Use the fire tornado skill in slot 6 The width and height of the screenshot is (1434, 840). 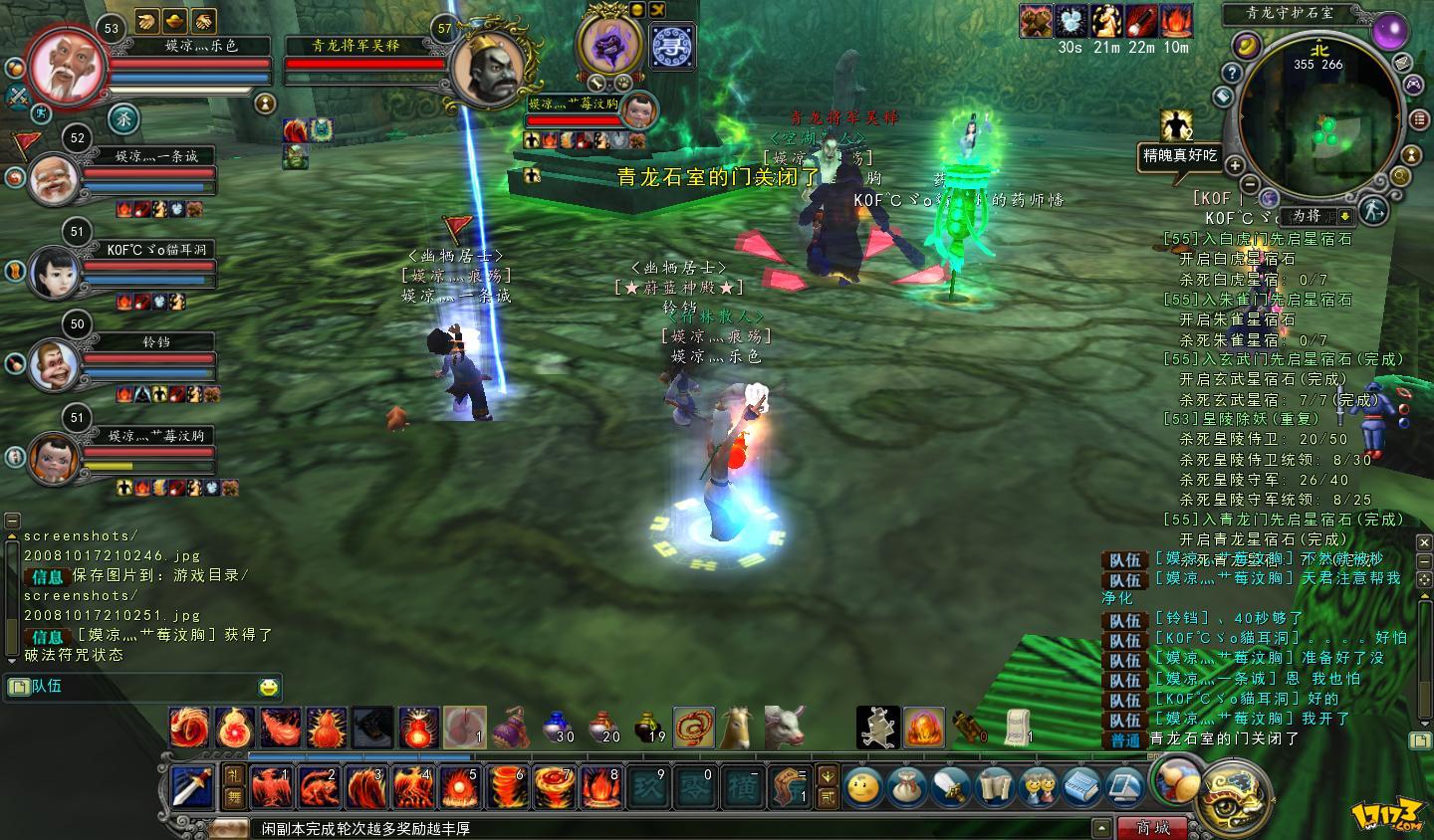(505, 786)
